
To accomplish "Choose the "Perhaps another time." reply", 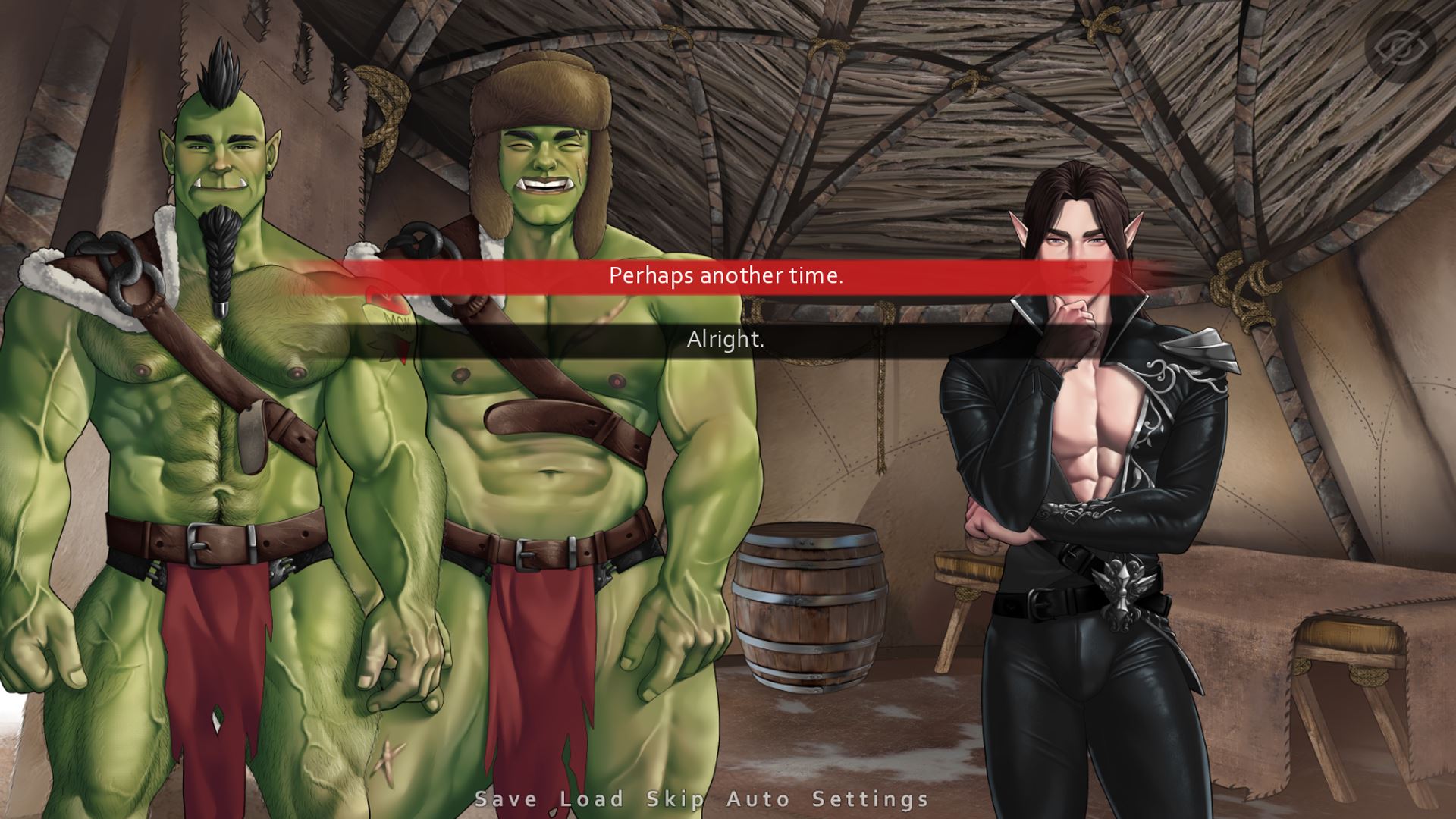I will (726, 276).
